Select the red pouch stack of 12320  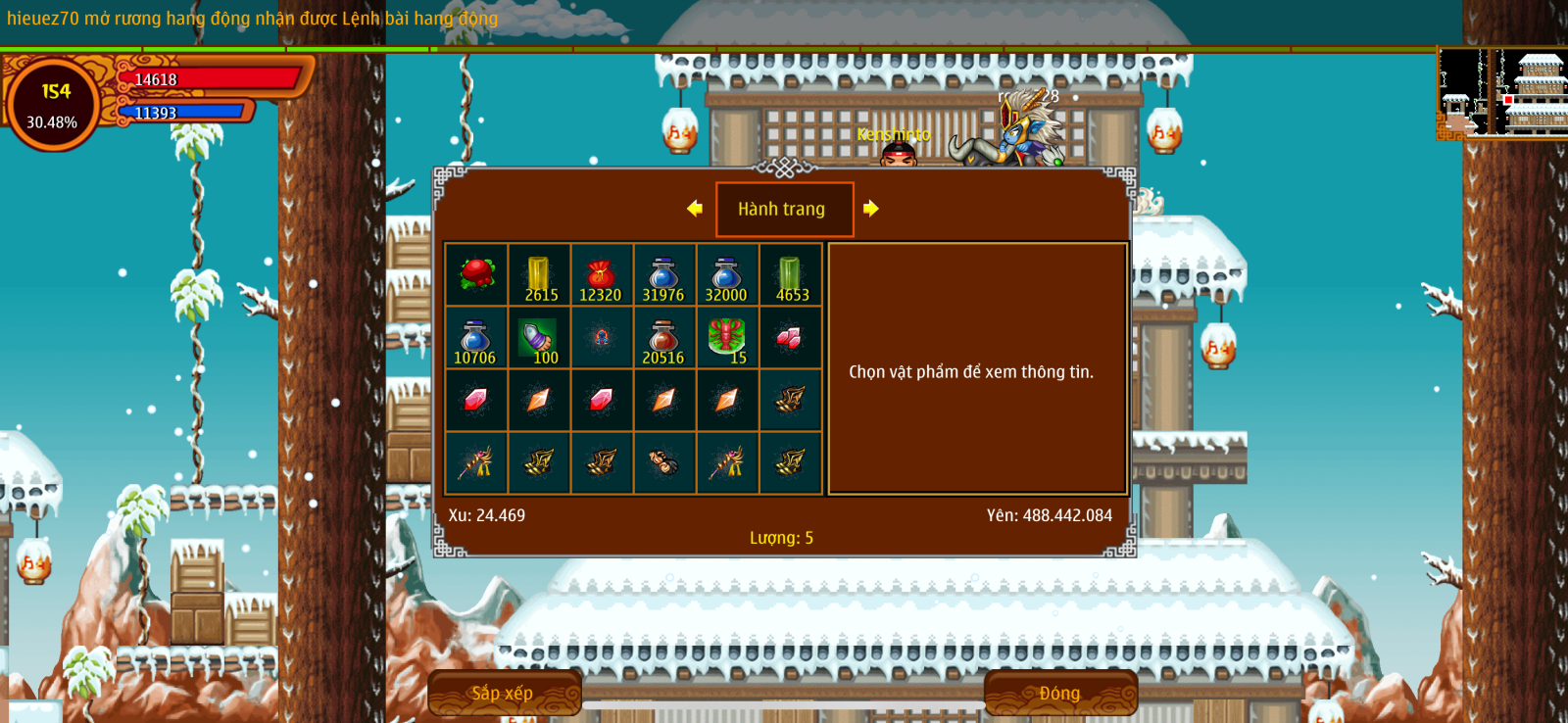click(601, 274)
